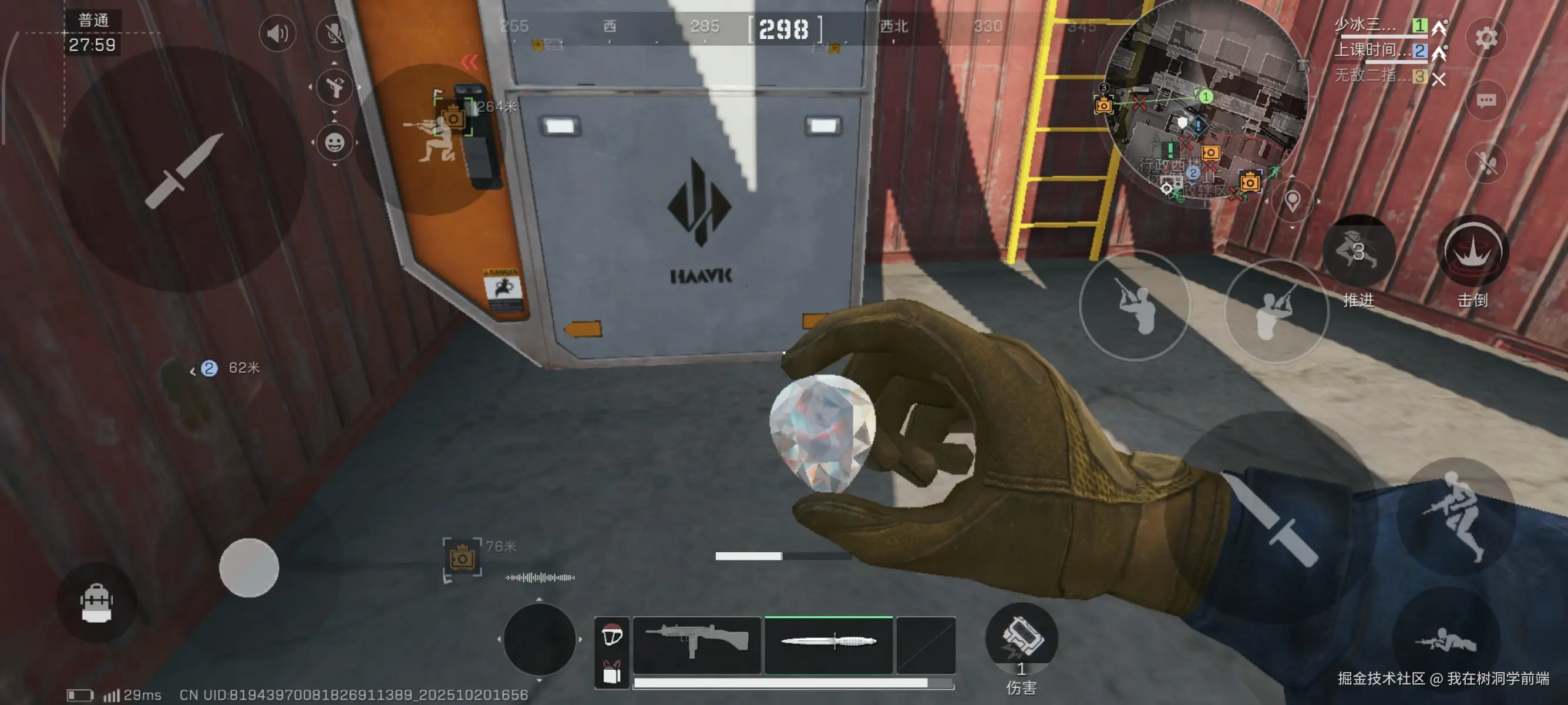This screenshot has height=705, width=1568.
Task: Select the combat knife weapon slot
Action: click(x=829, y=643)
